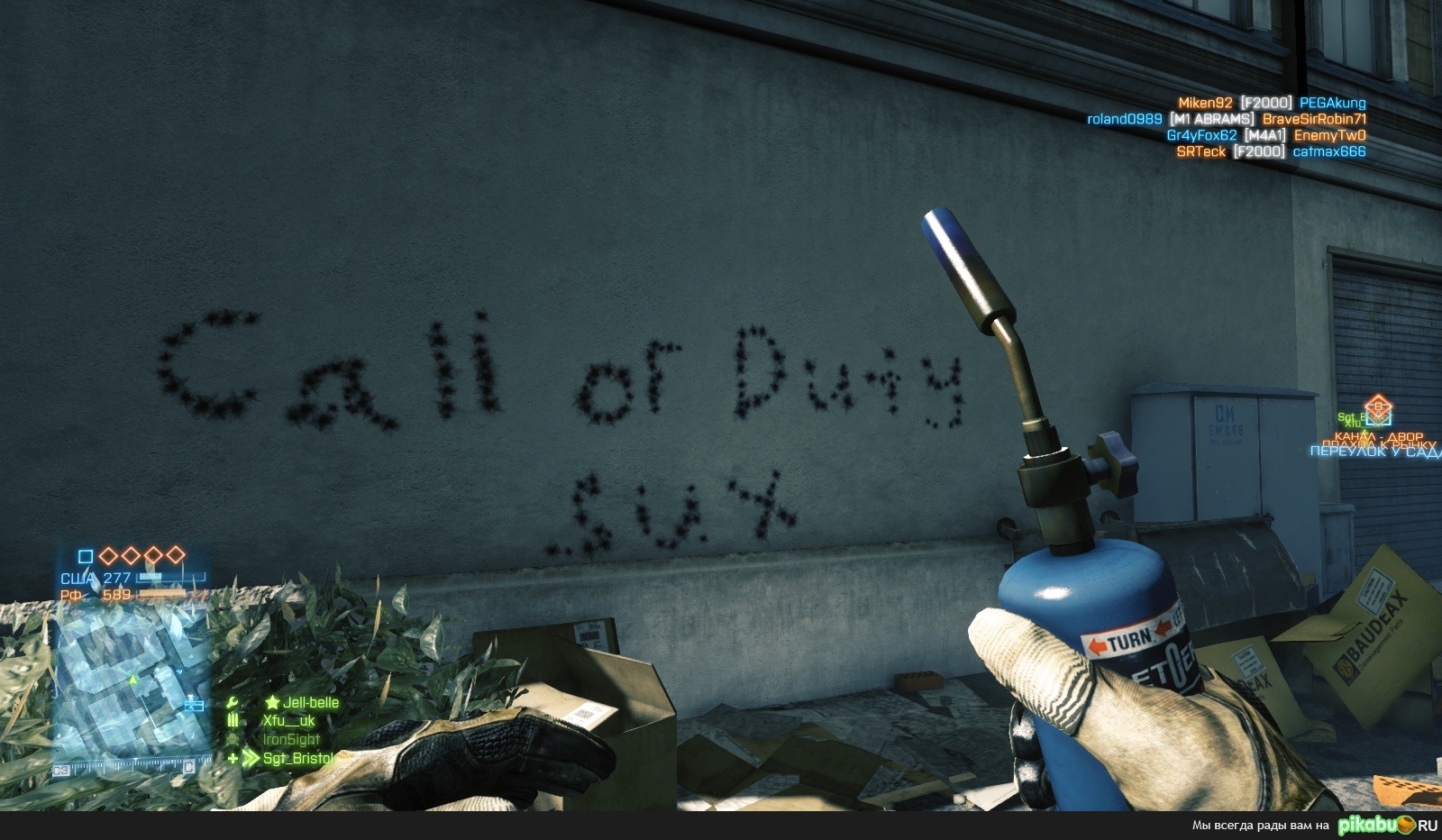Click the M1 ABRAMS kill feed entry
1442x840 pixels.
[x=1210, y=118]
